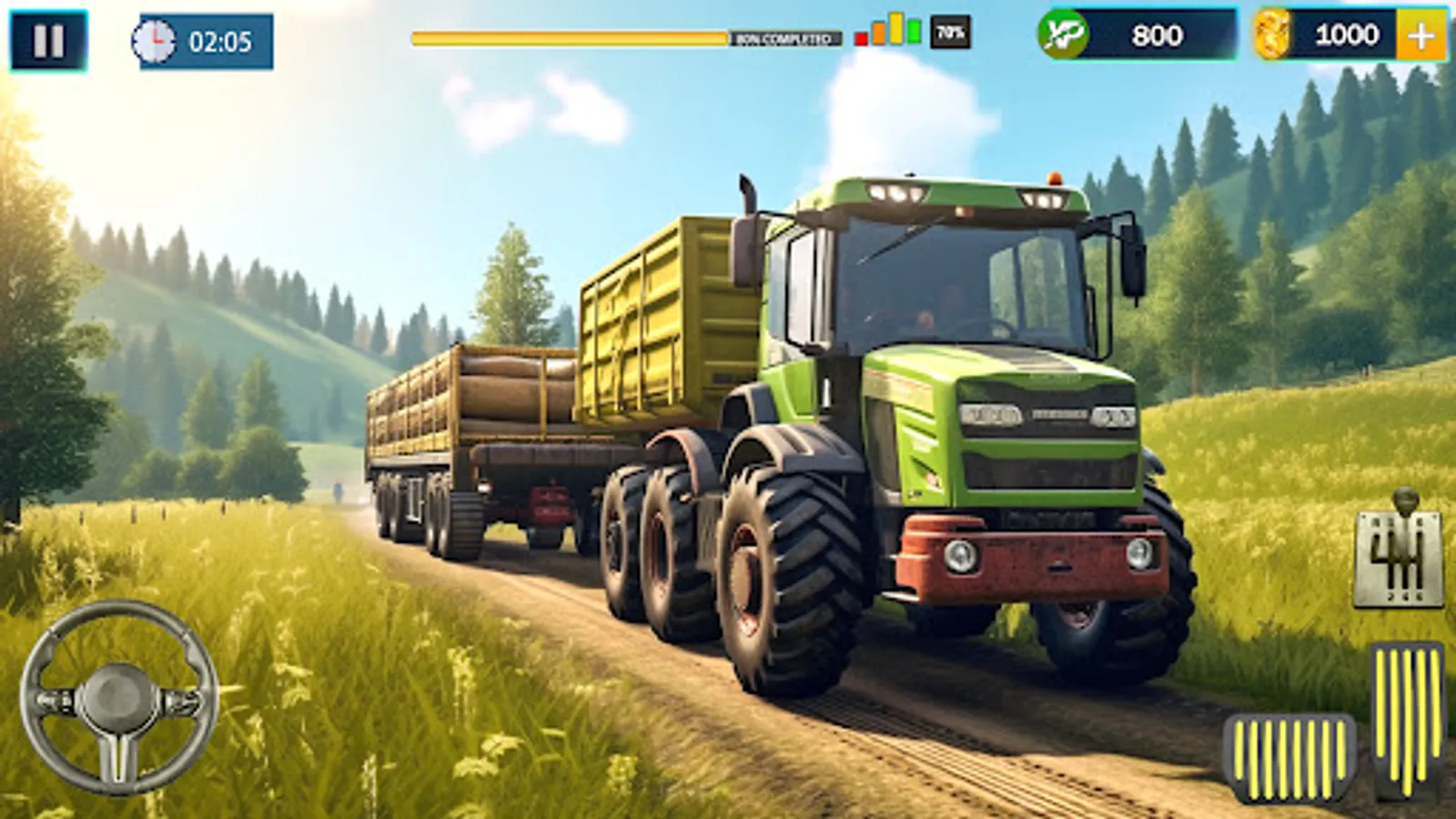Click the 70% badge
Image resolution: width=1456 pixels, height=819 pixels.
pos(948,34)
